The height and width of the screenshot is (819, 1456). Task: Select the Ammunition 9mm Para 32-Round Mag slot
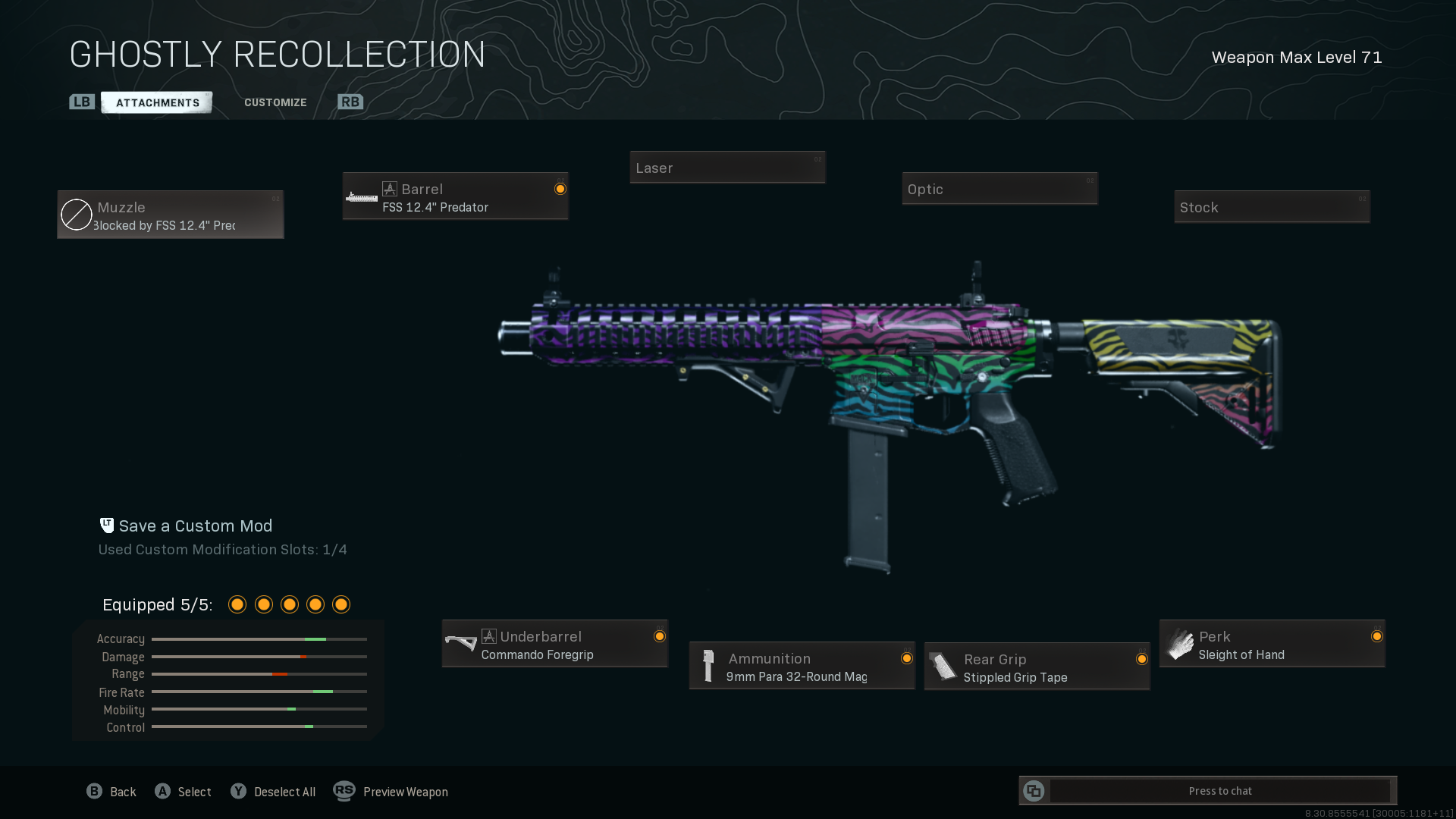pyautogui.click(x=802, y=667)
